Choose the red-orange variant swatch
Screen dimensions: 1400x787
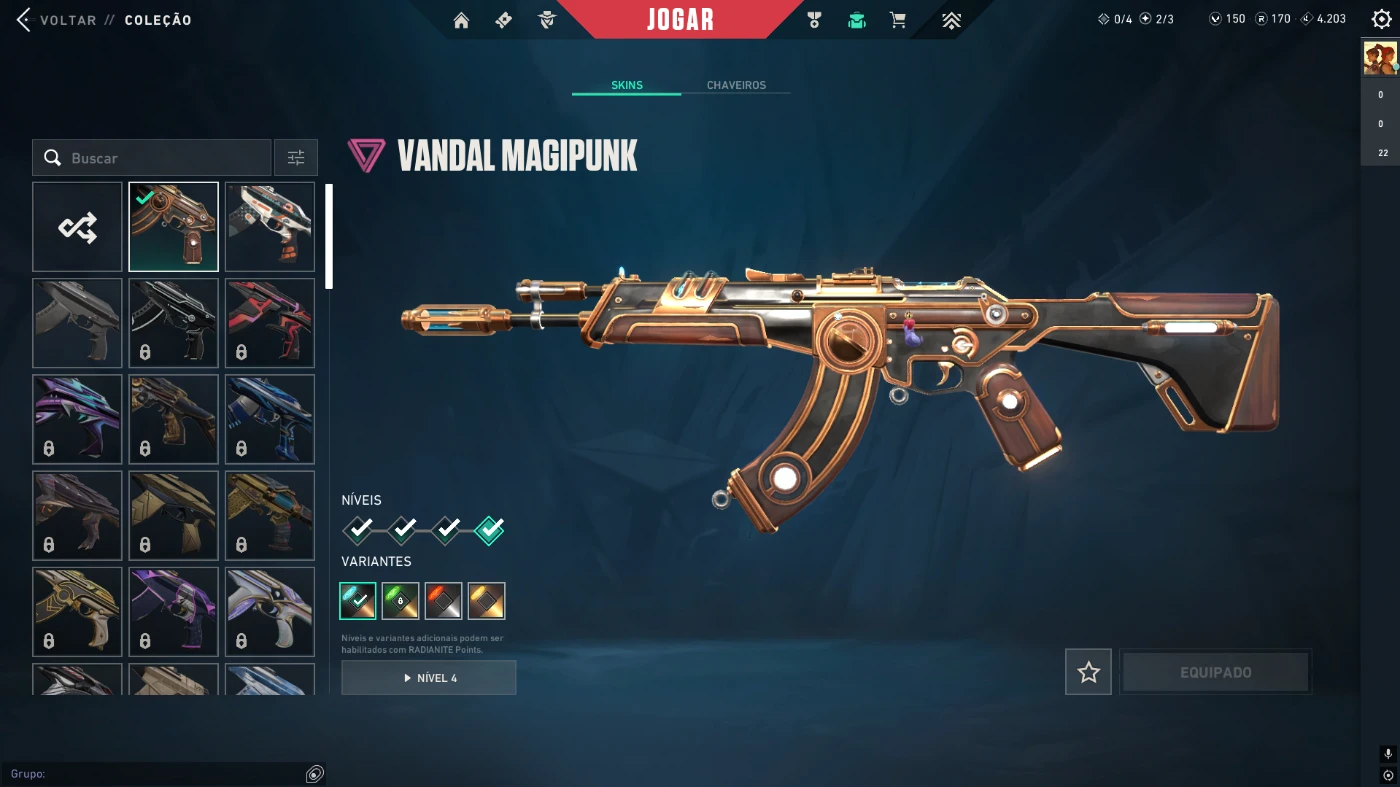[443, 601]
